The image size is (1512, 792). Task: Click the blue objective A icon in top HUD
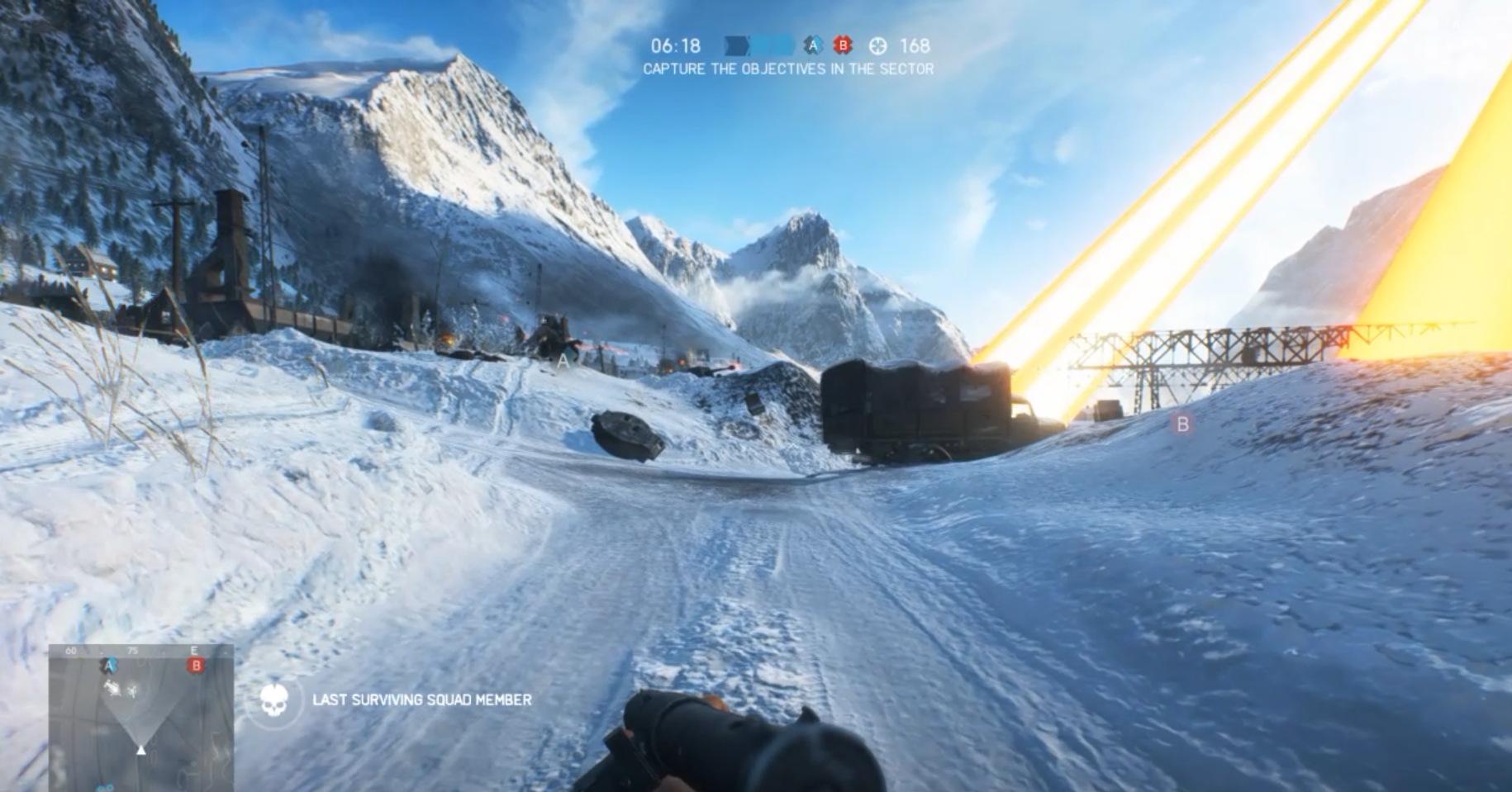click(x=813, y=46)
